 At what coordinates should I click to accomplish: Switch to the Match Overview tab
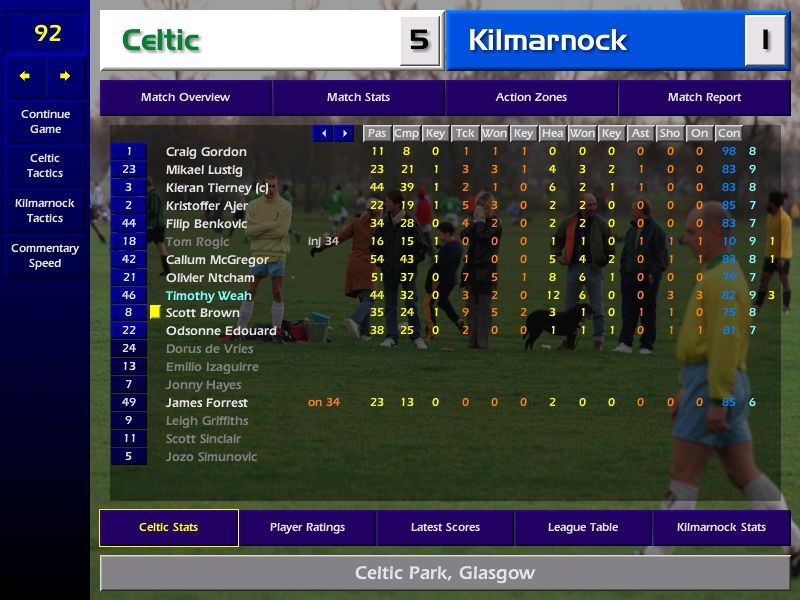click(x=185, y=97)
